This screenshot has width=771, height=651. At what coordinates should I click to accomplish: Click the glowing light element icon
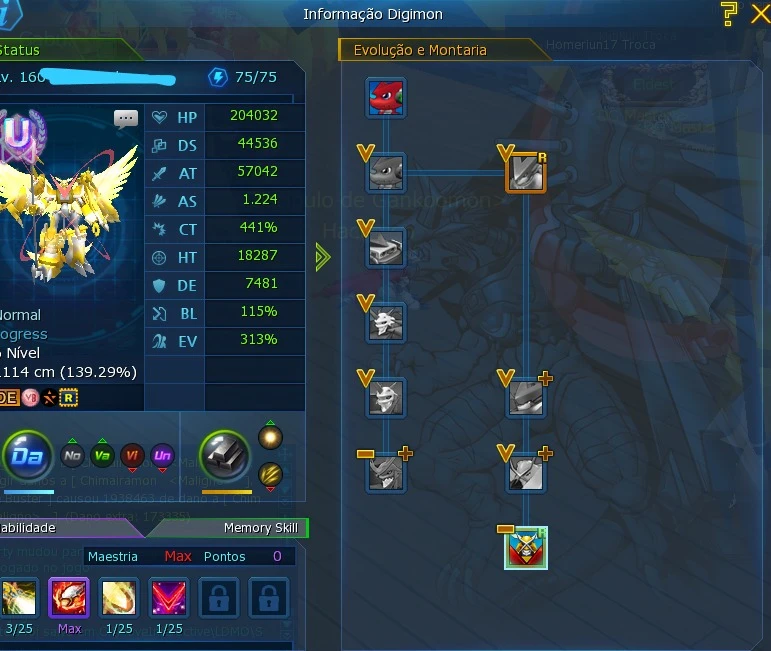point(271,438)
